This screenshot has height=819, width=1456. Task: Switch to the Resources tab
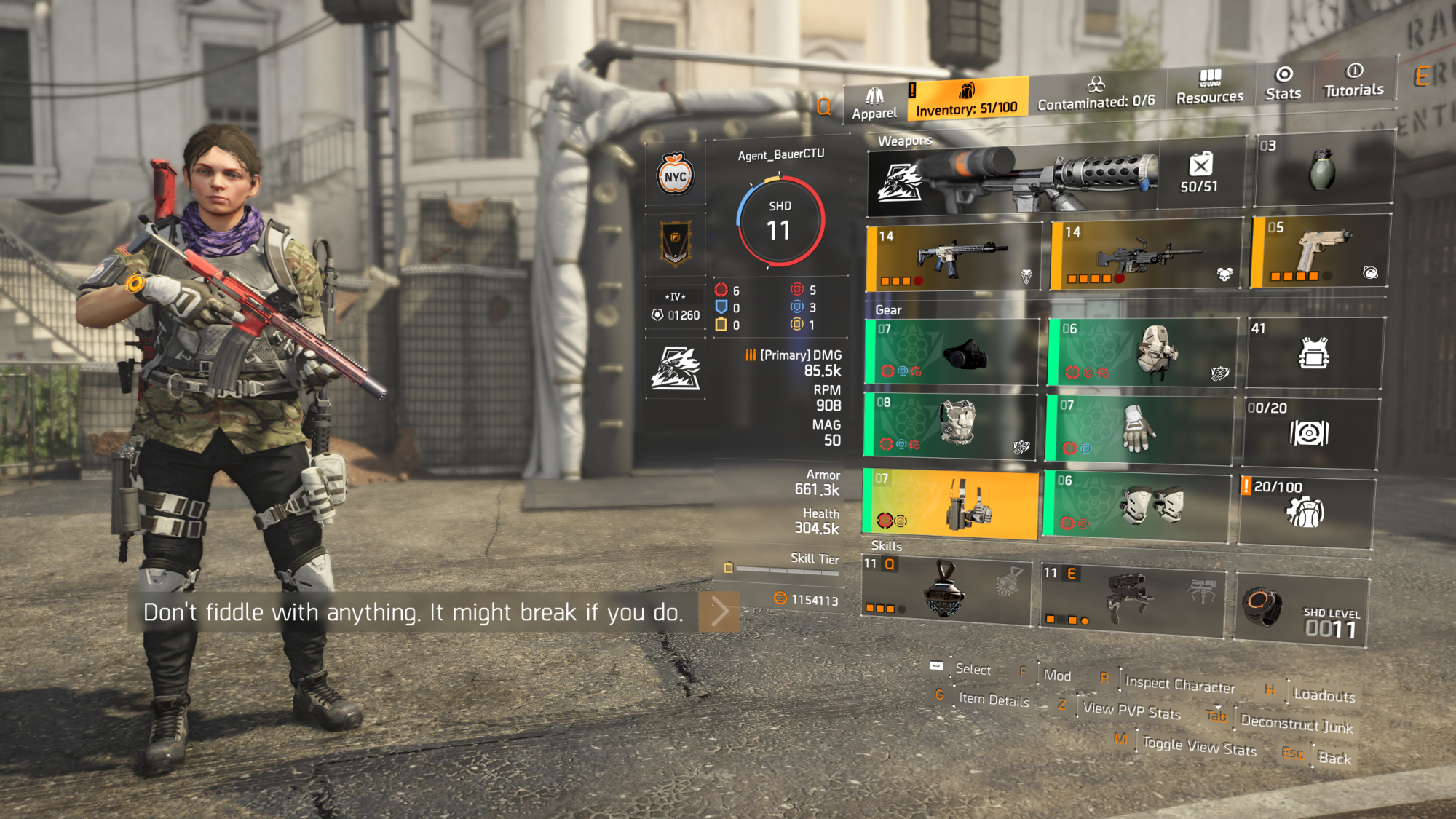click(x=1209, y=87)
